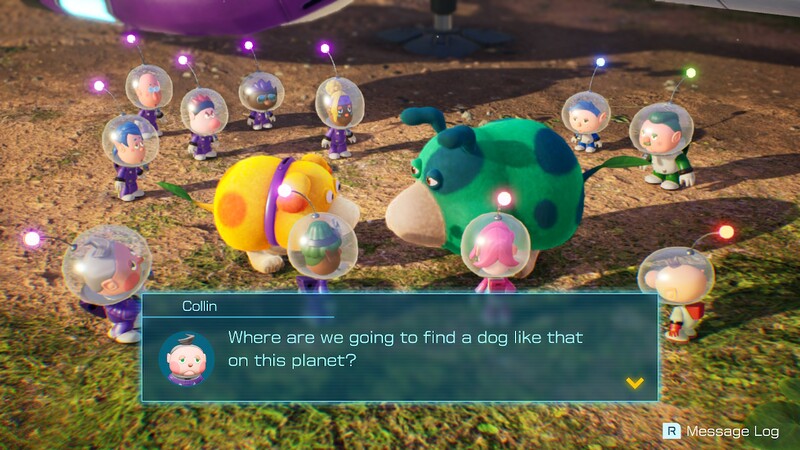Click Collin's speaker portrait in dialogue box
This screenshot has width=800, height=450.
187,357
